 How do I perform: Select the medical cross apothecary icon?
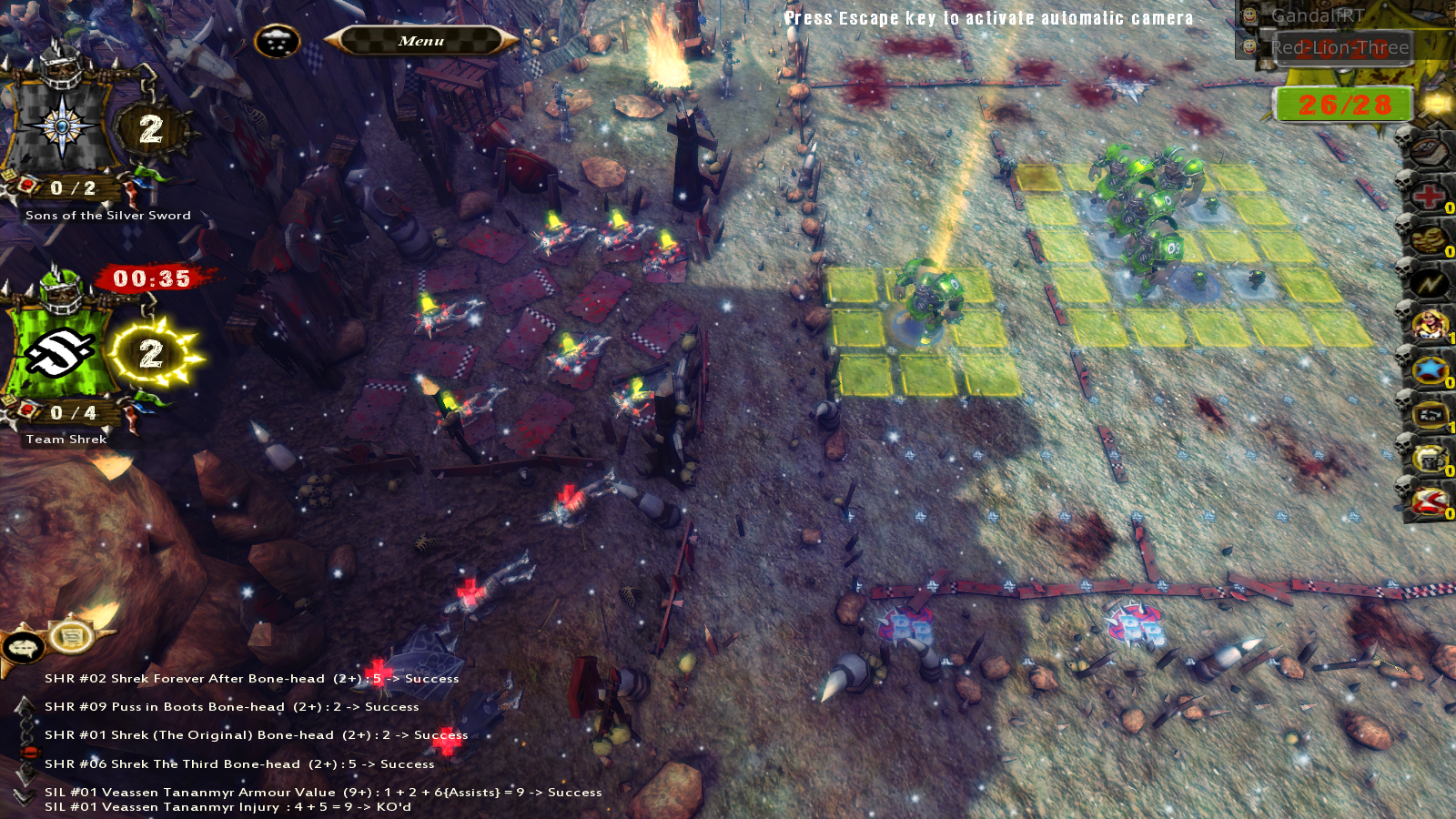pos(1431,197)
